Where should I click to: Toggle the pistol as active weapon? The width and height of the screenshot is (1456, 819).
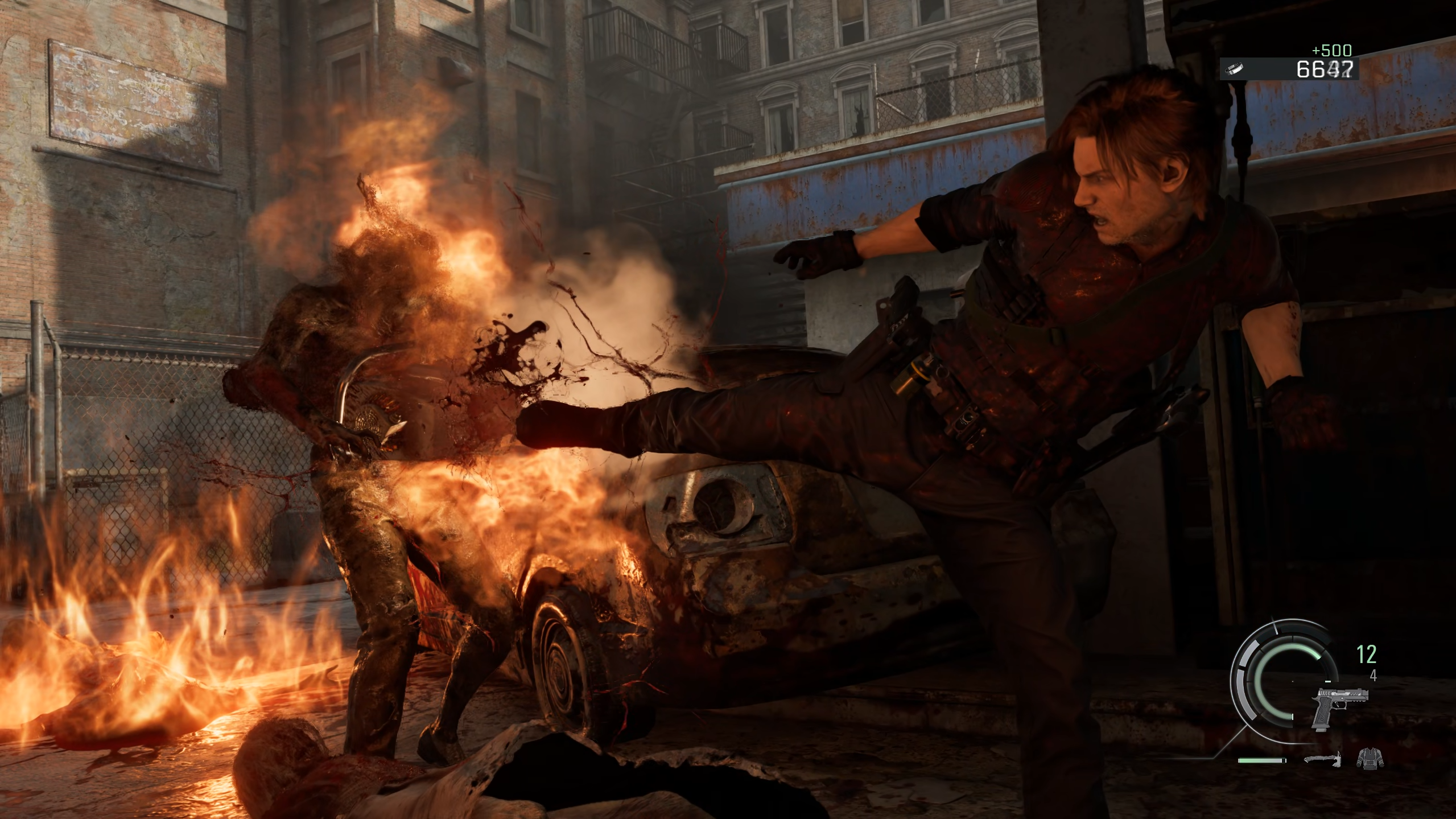point(1341,709)
